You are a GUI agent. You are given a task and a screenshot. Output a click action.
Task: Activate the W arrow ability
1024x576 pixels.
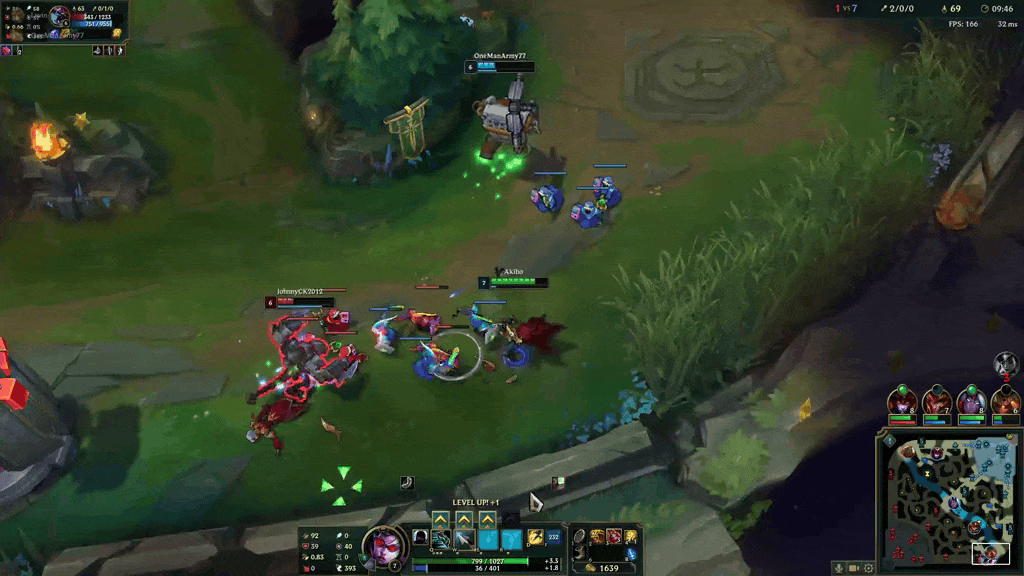coord(464,540)
